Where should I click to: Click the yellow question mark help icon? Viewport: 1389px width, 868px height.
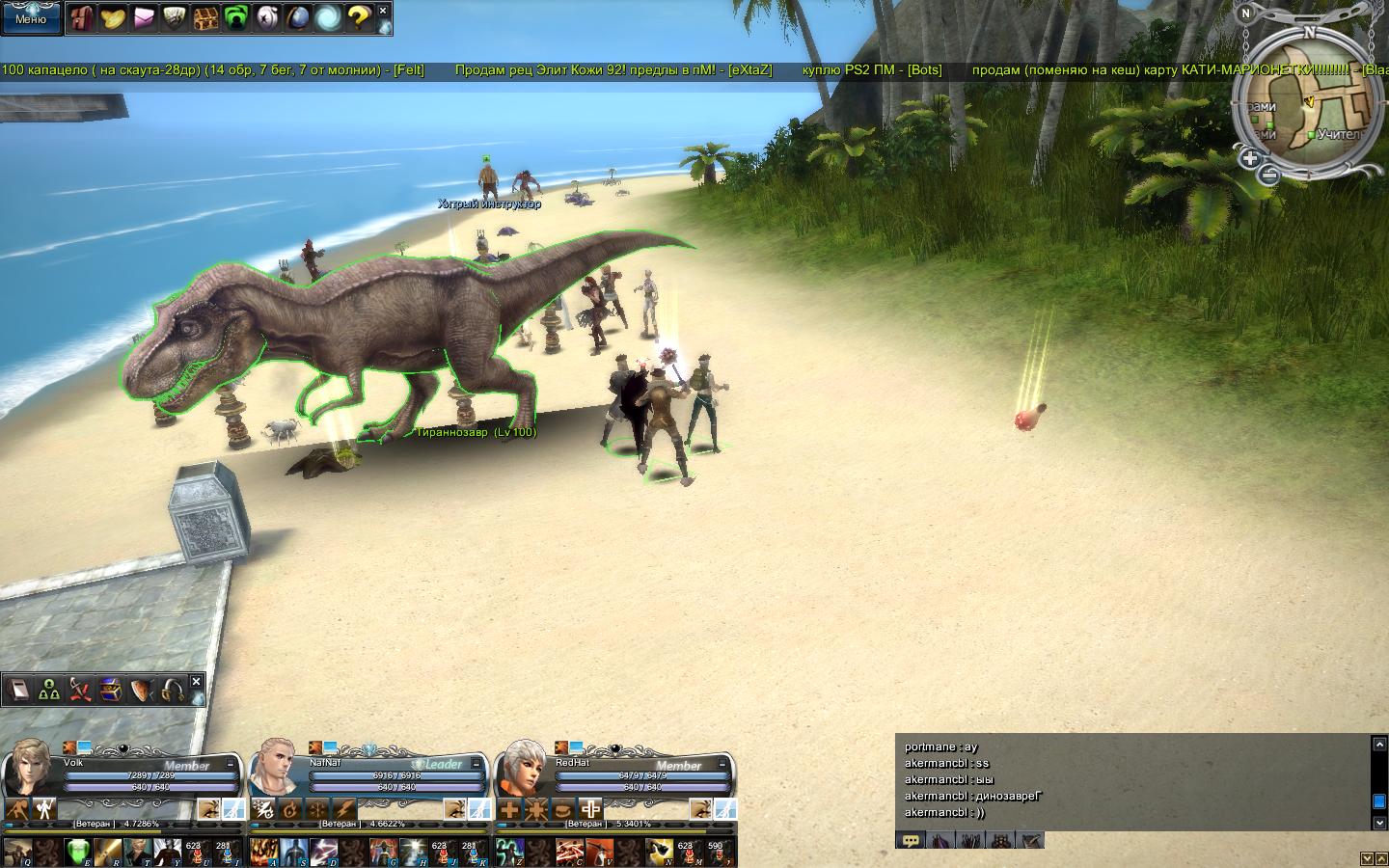click(359, 17)
